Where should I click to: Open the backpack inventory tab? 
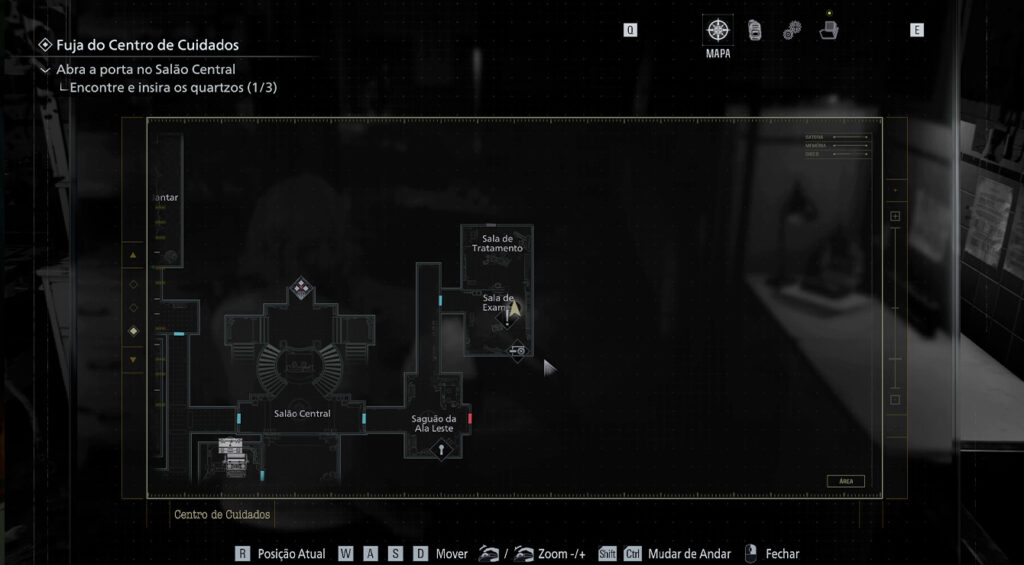[x=754, y=30]
